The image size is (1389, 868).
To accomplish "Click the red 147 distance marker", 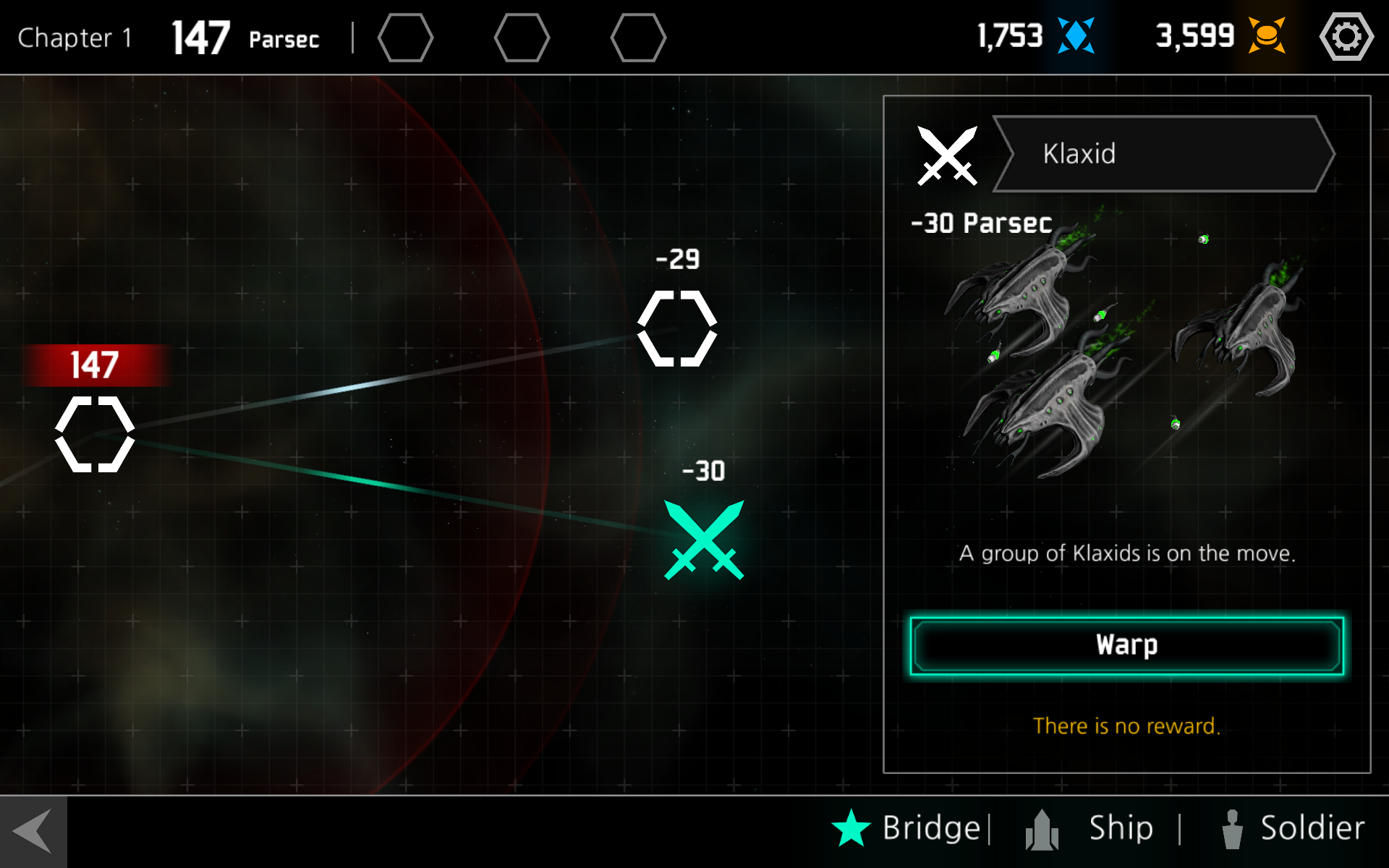I will pos(94,366).
